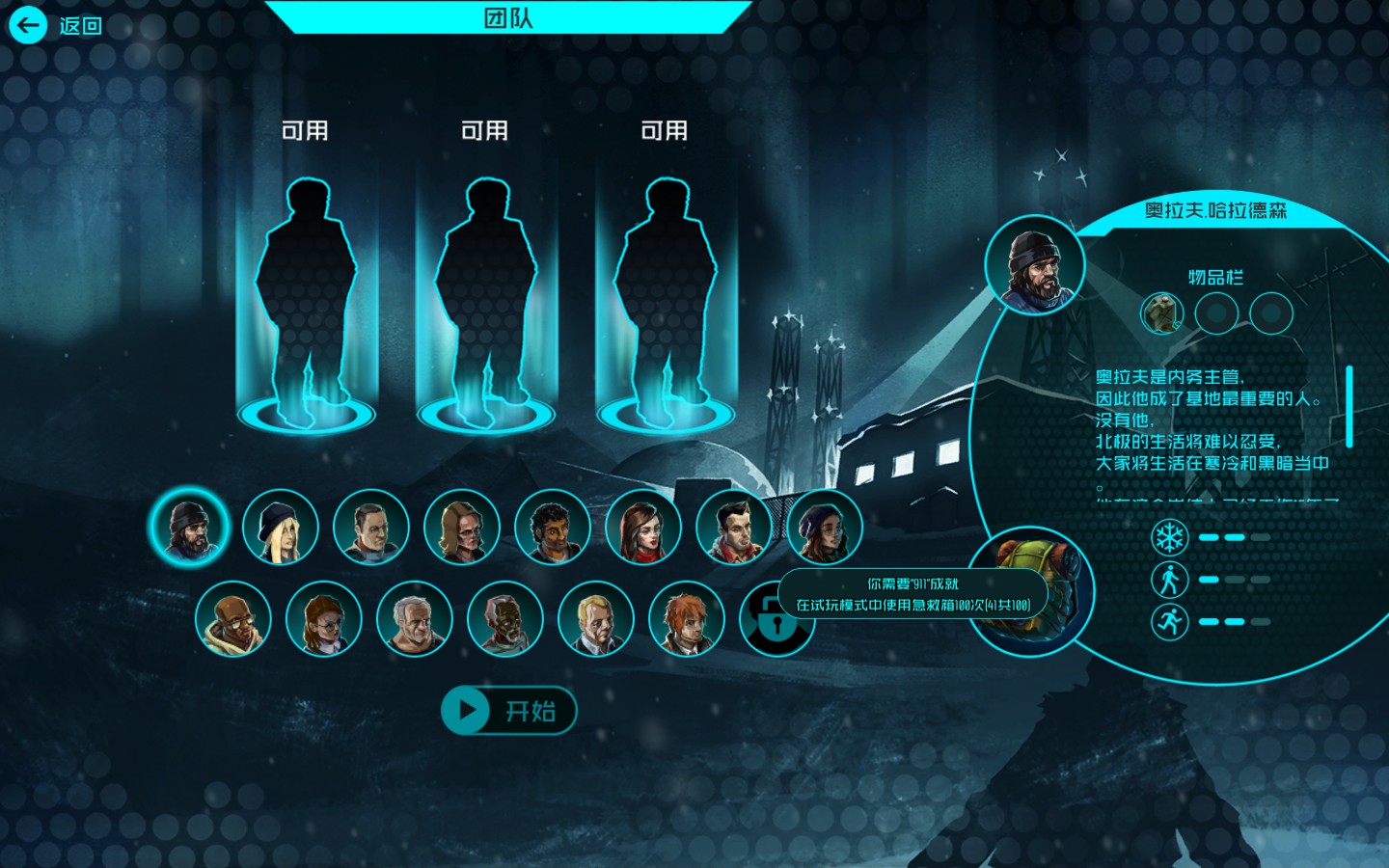Select the gaunt gray-faced man portrait

(x=504, y=618)
